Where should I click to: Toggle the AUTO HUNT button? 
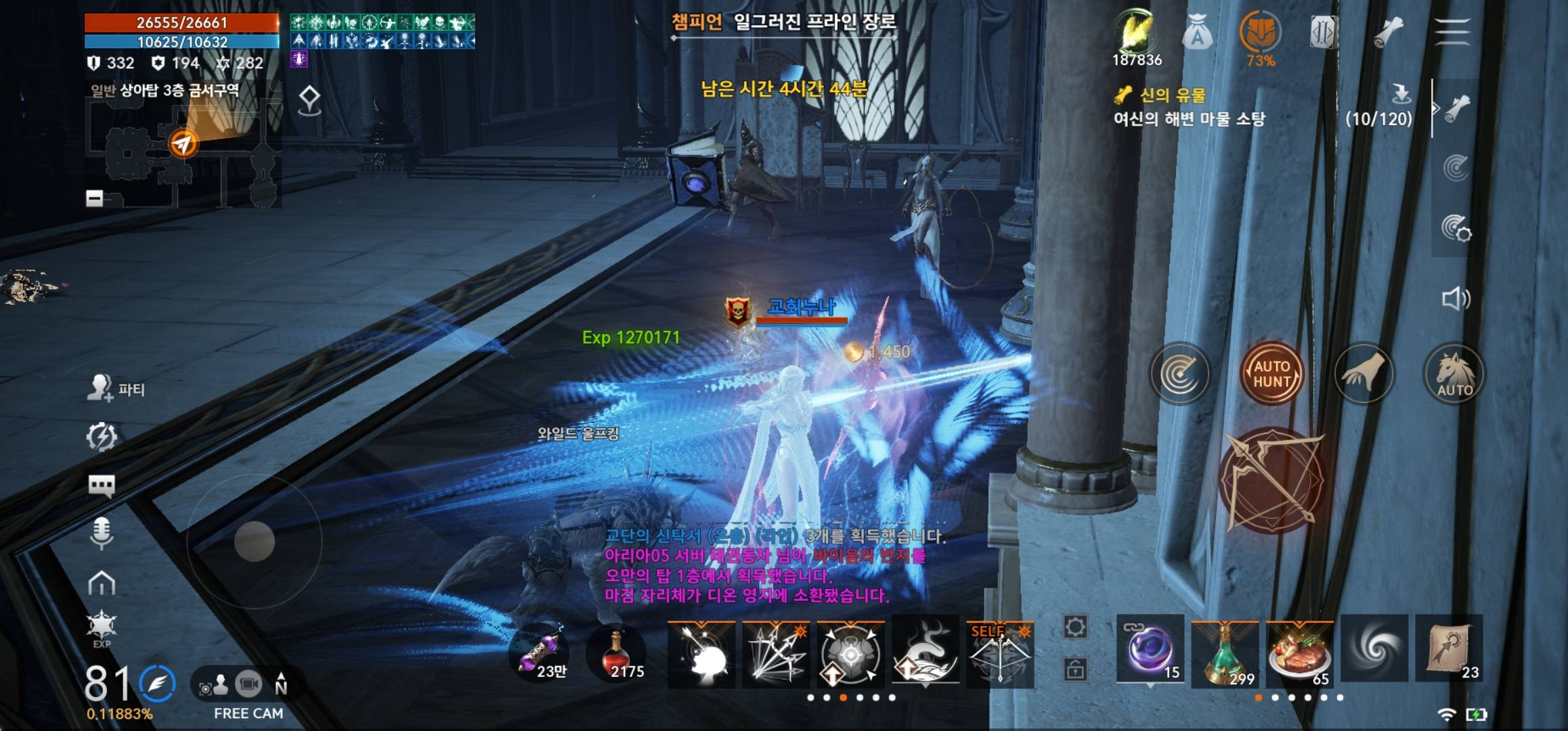coord(1271,374)
